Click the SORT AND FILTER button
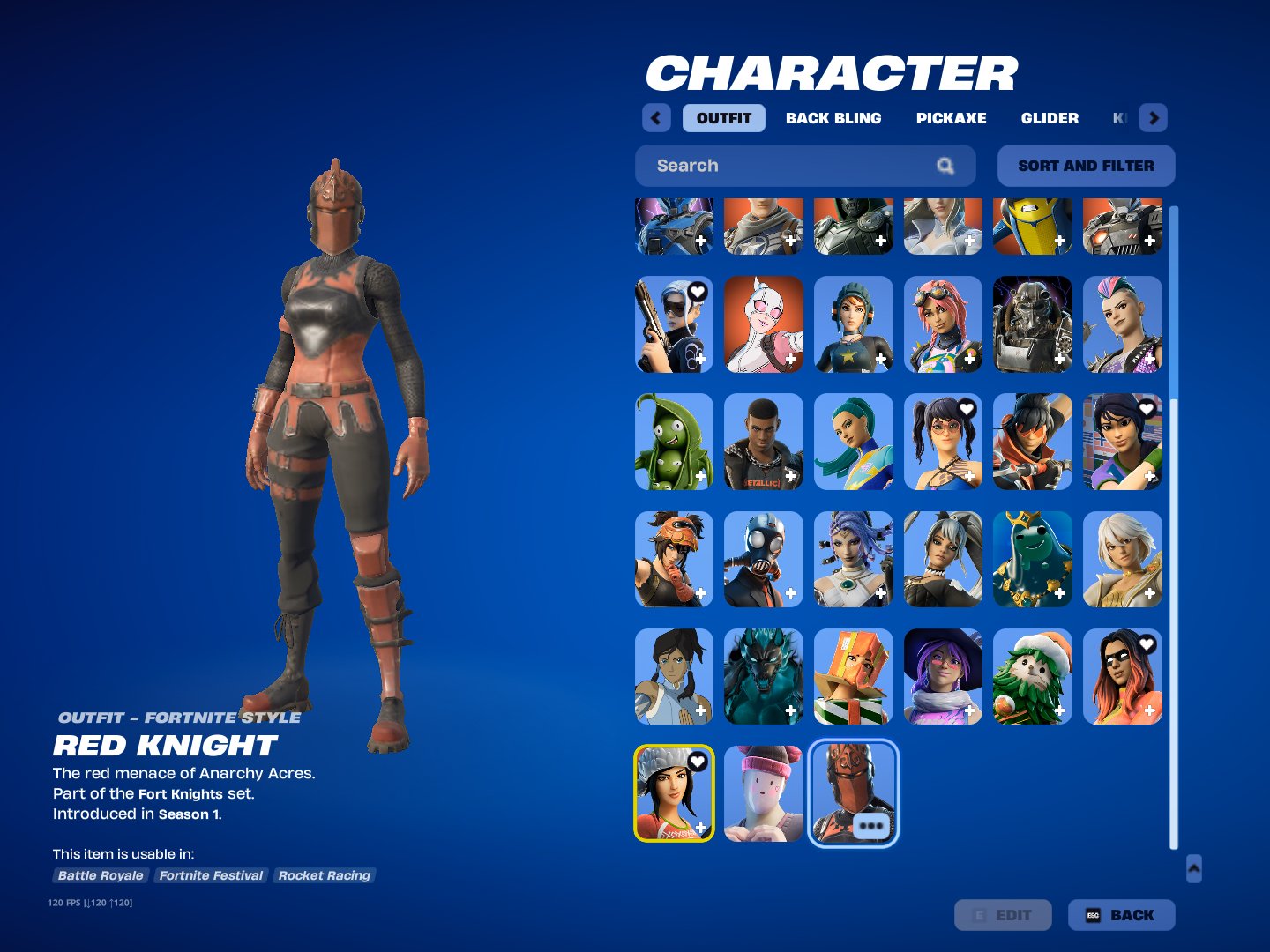The height and width of the screenshot is (952, 1270). (x=1086, y=166)
